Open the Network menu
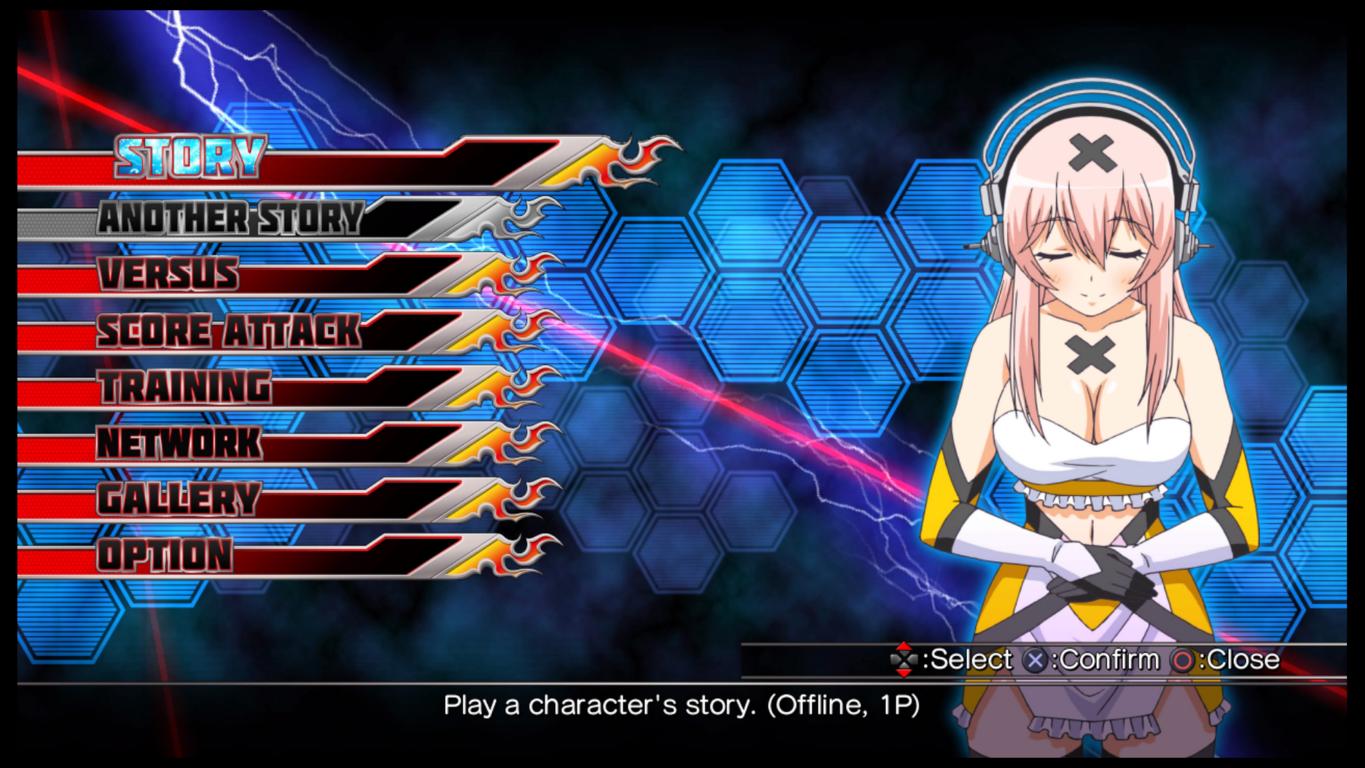 tap(180, 442)
